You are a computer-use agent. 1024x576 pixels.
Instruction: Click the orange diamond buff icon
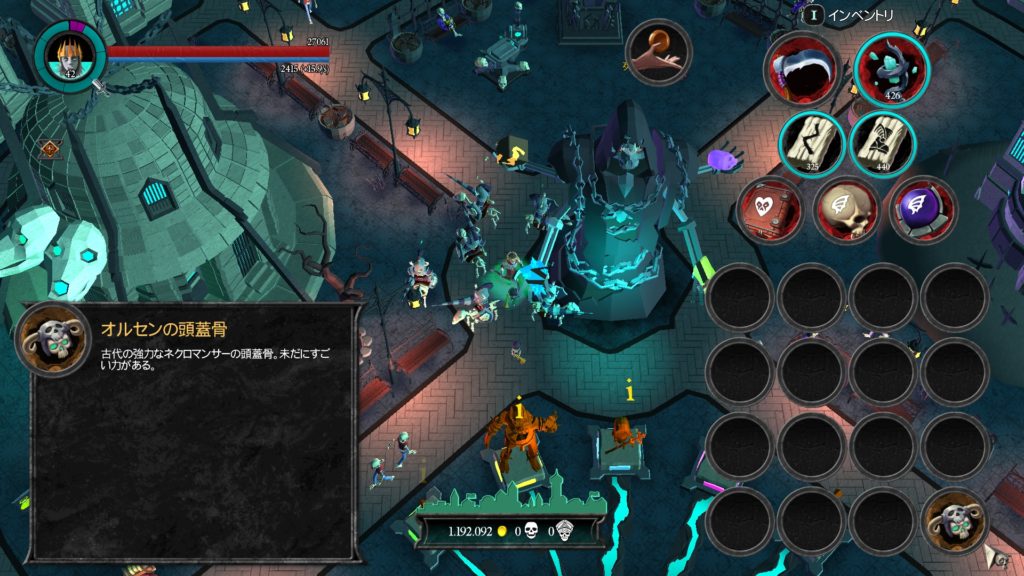47,150
